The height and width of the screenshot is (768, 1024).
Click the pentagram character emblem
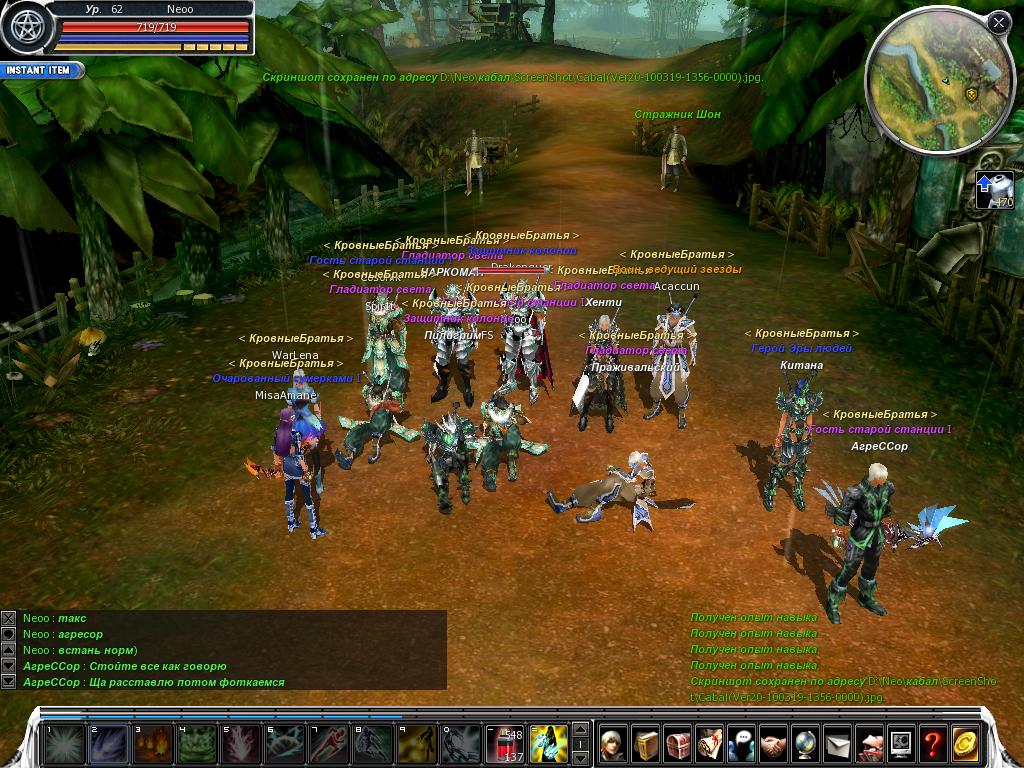25,27
